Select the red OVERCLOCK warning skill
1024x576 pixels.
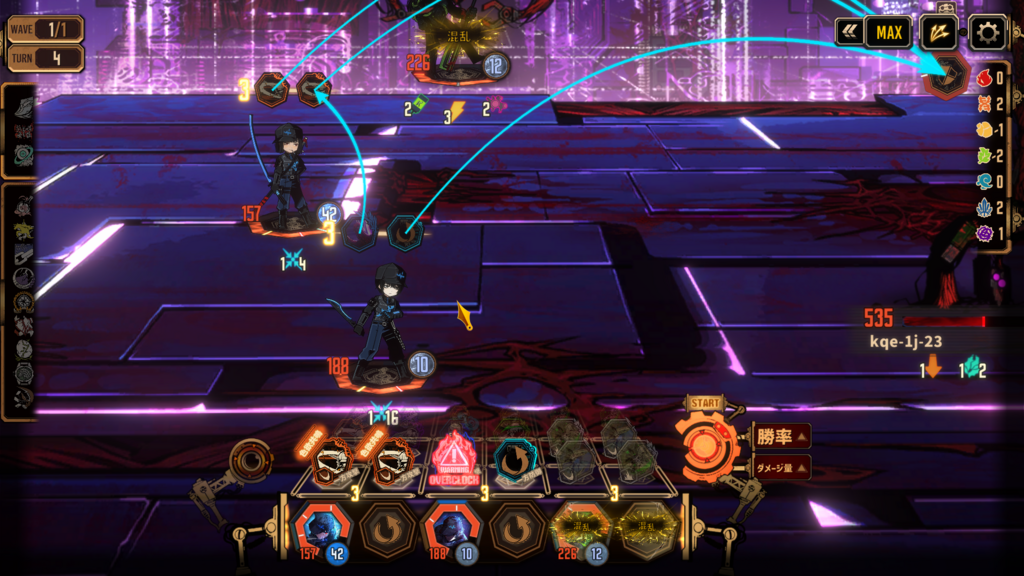coord(456,462)
